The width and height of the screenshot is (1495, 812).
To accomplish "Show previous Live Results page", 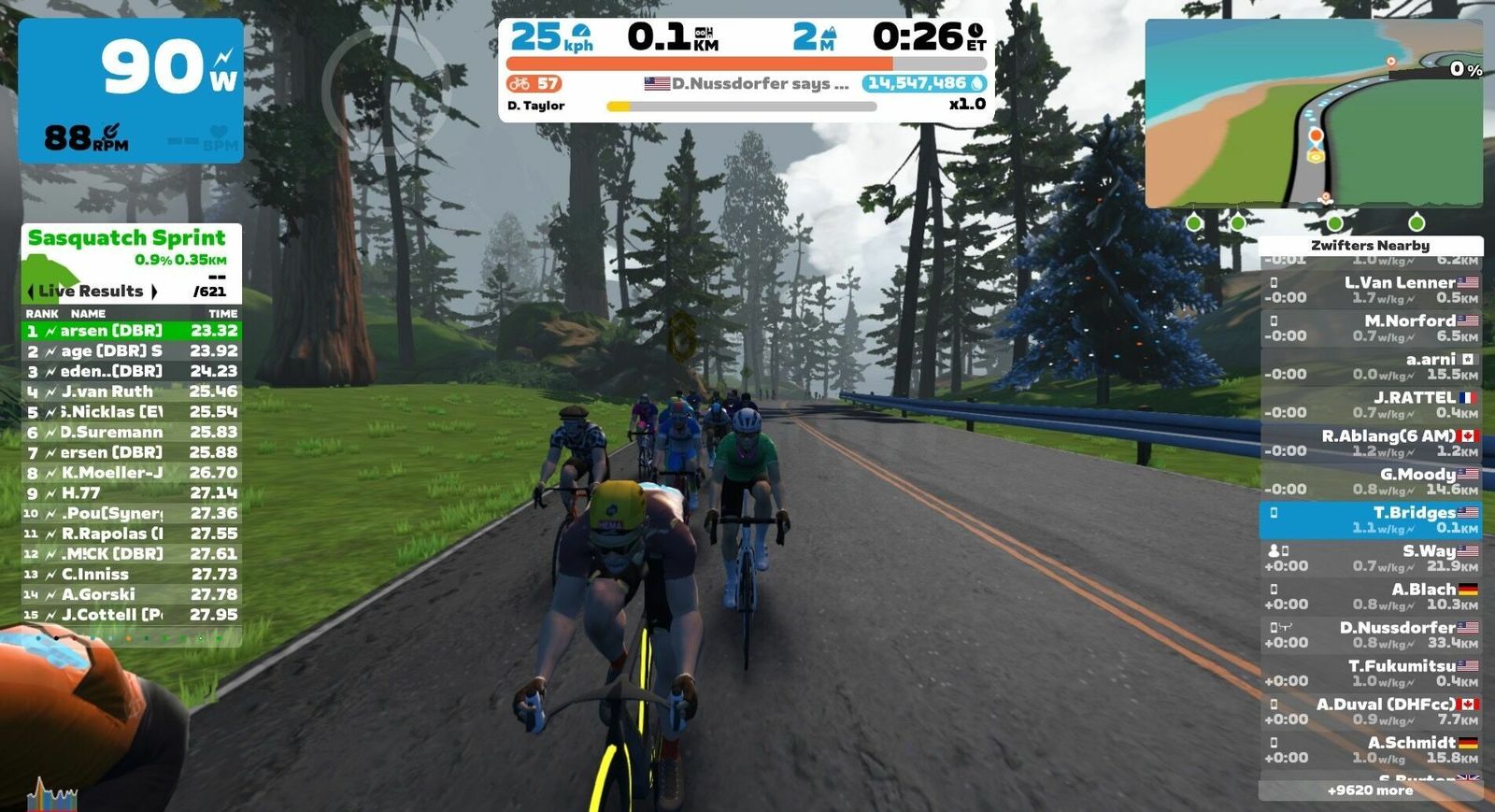I will (32, 292).
